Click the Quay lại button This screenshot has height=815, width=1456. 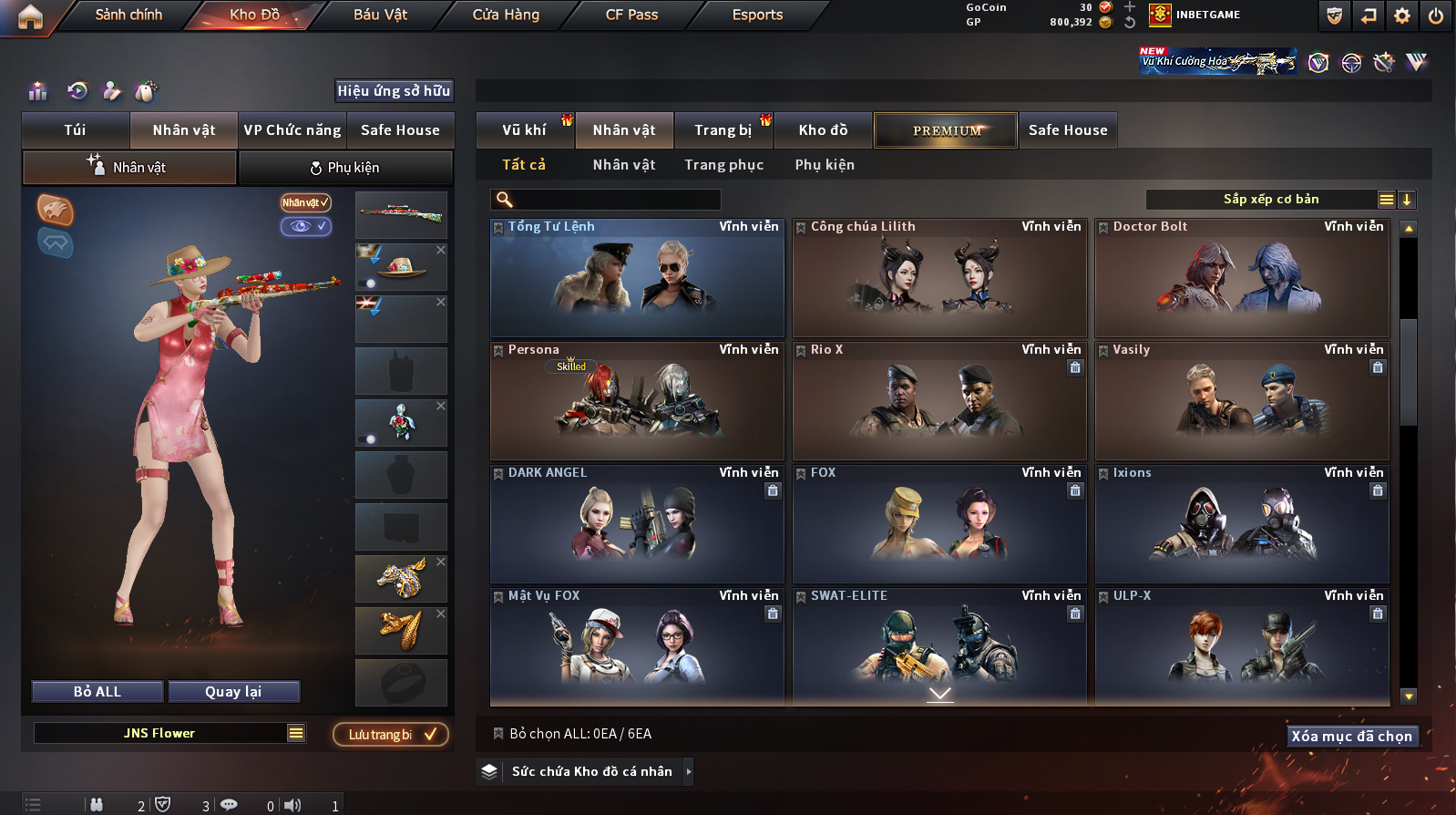233,692
